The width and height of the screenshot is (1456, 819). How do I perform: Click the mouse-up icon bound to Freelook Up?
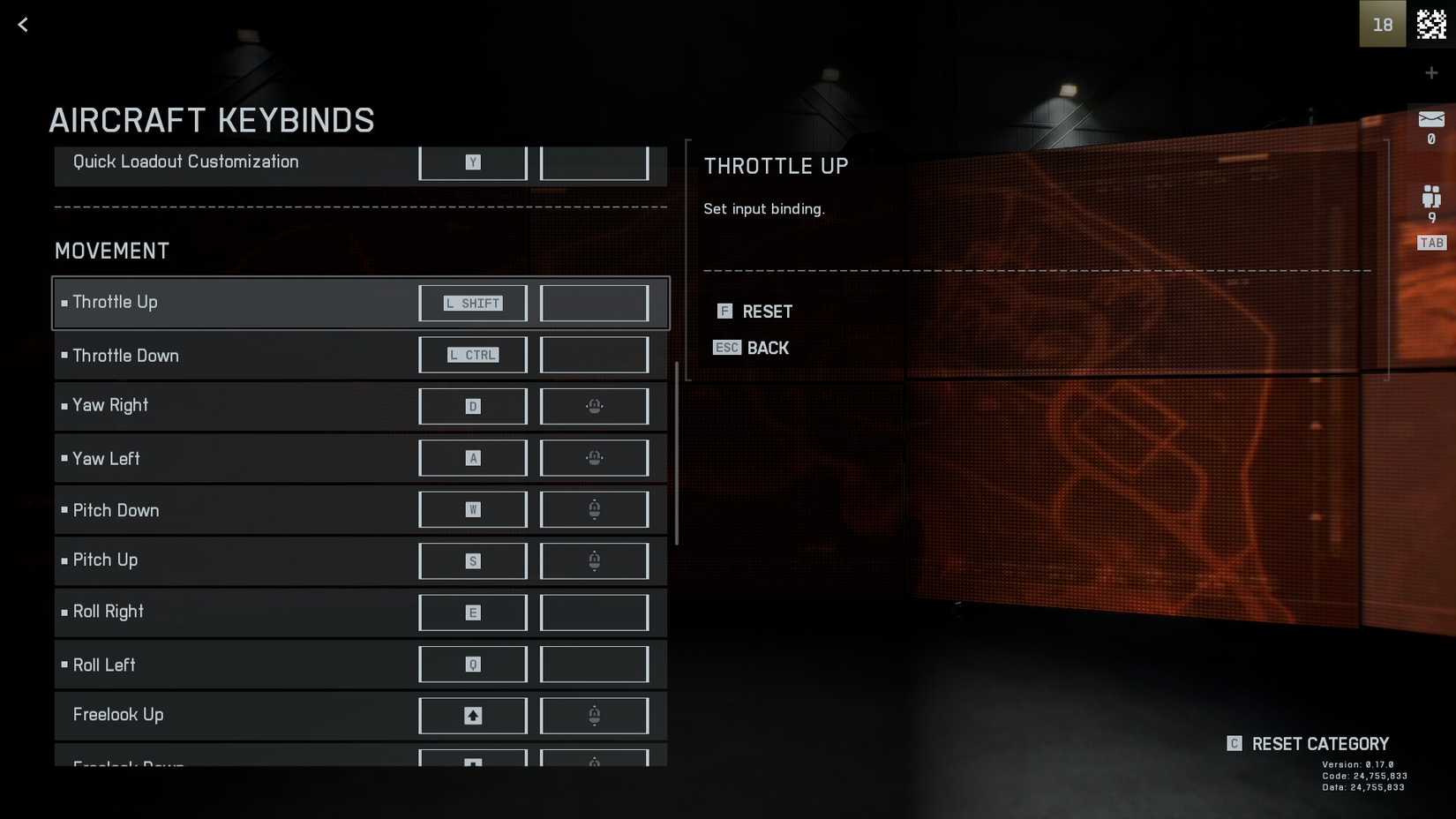594,715
